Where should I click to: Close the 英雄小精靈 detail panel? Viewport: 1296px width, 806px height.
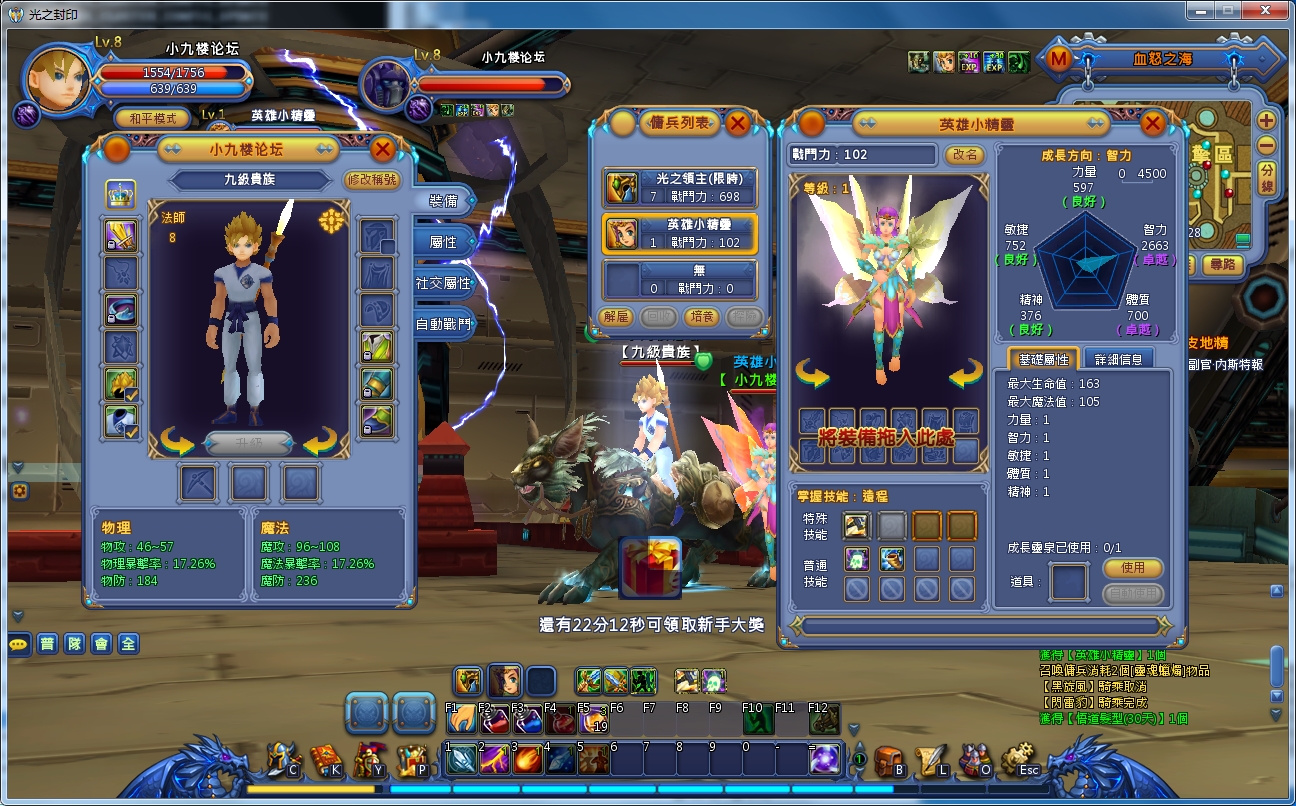(x=1152, y=124)
